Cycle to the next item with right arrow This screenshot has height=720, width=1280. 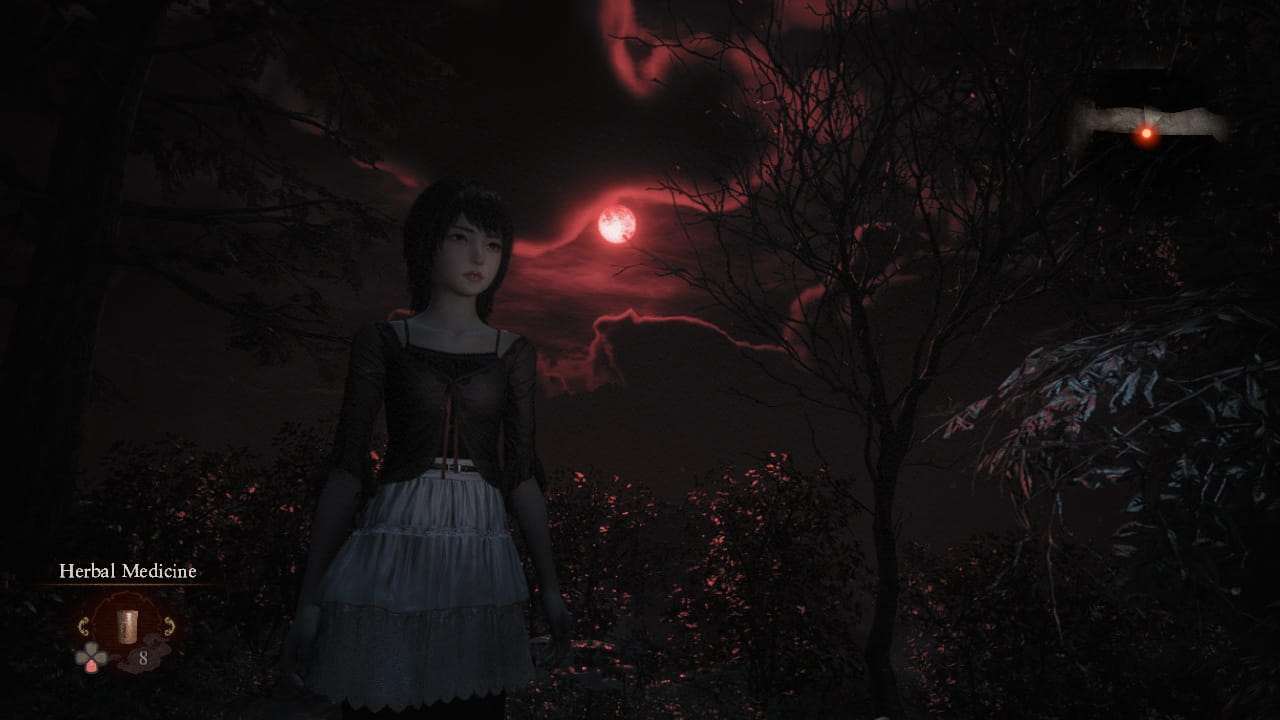click(168, 627)
